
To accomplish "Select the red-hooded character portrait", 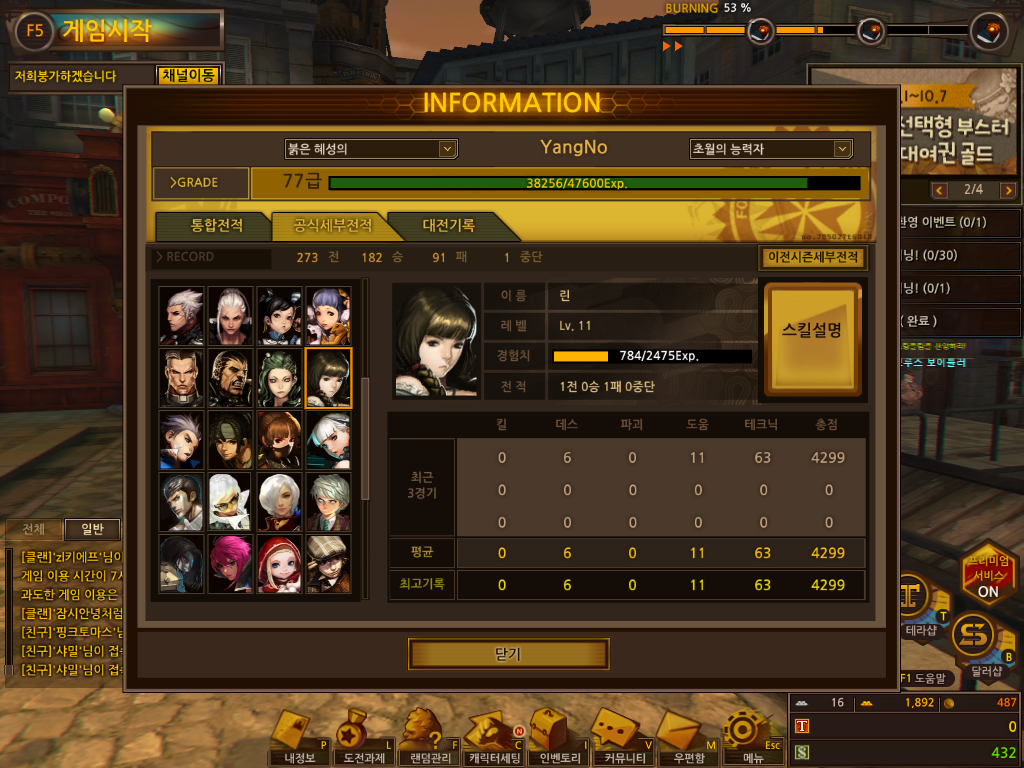I will (x=279, y=562).
